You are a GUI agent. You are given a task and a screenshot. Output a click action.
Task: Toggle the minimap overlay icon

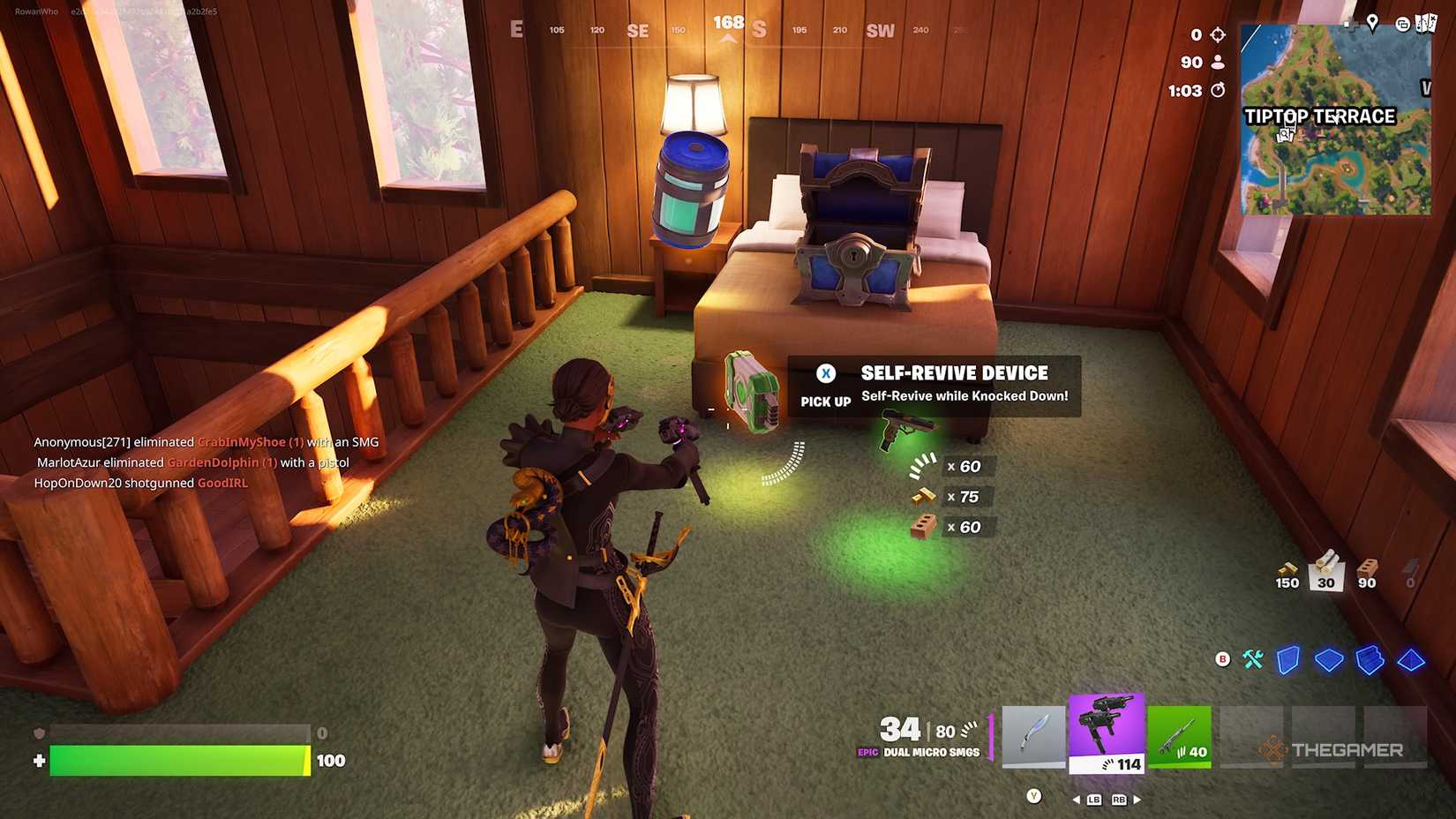tap(1403, 25)
